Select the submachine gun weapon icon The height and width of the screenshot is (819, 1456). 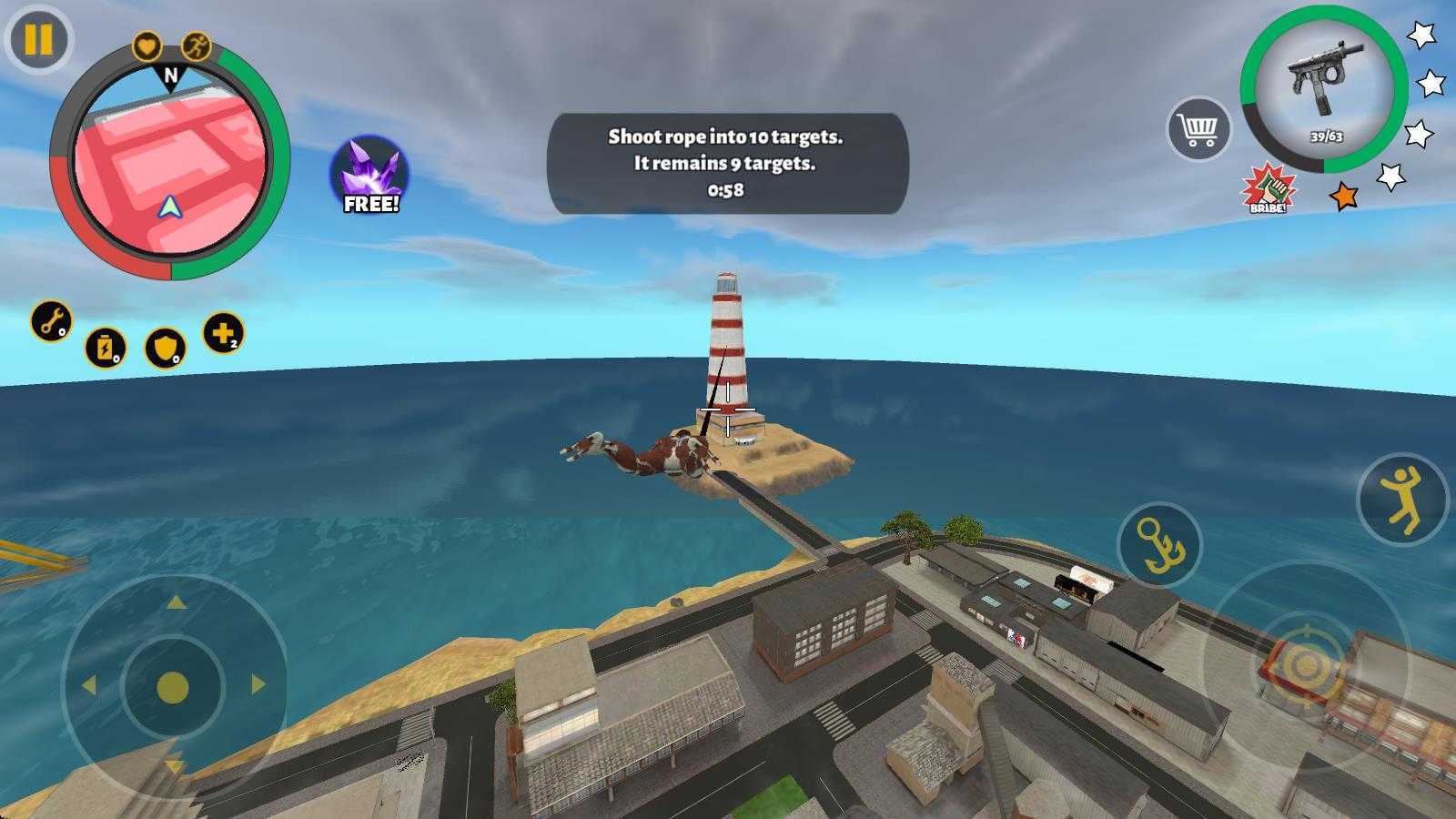coord(1323,87)
